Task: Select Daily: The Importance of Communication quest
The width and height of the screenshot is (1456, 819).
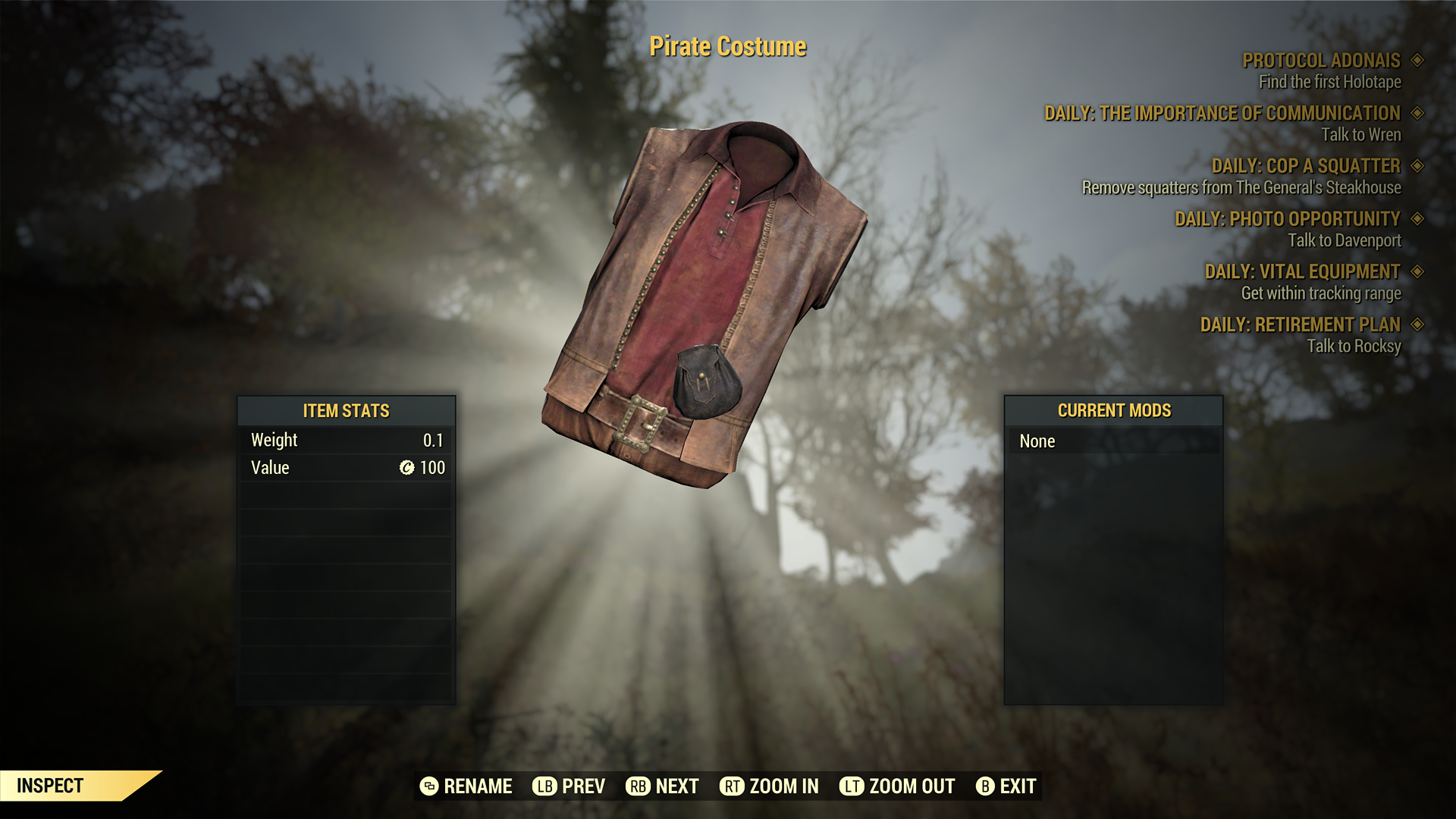Action: pyautogui.click(x=1222, y=114)
